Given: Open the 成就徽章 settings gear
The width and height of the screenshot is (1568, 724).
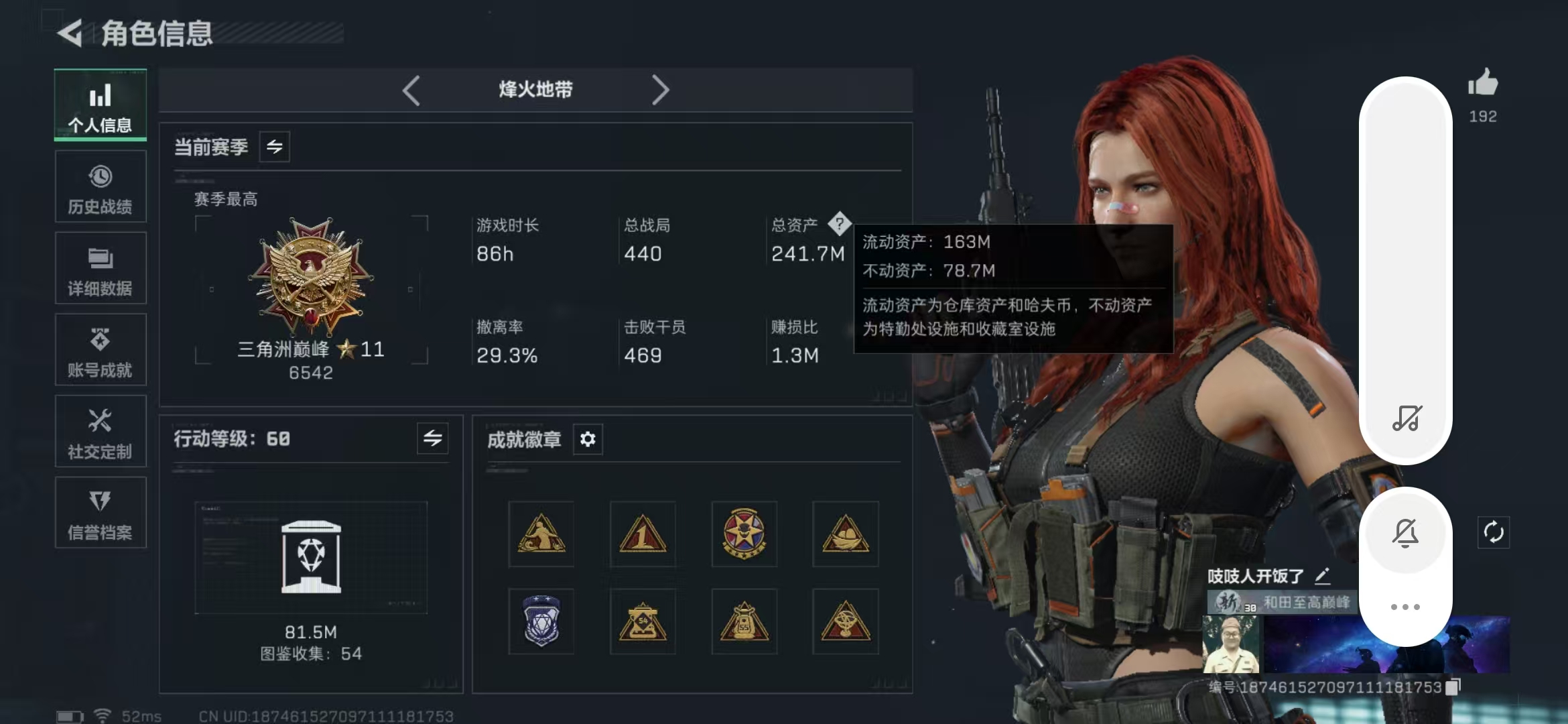Looking at the screenshot, I should pyautogui.click(x=588, y=439).
